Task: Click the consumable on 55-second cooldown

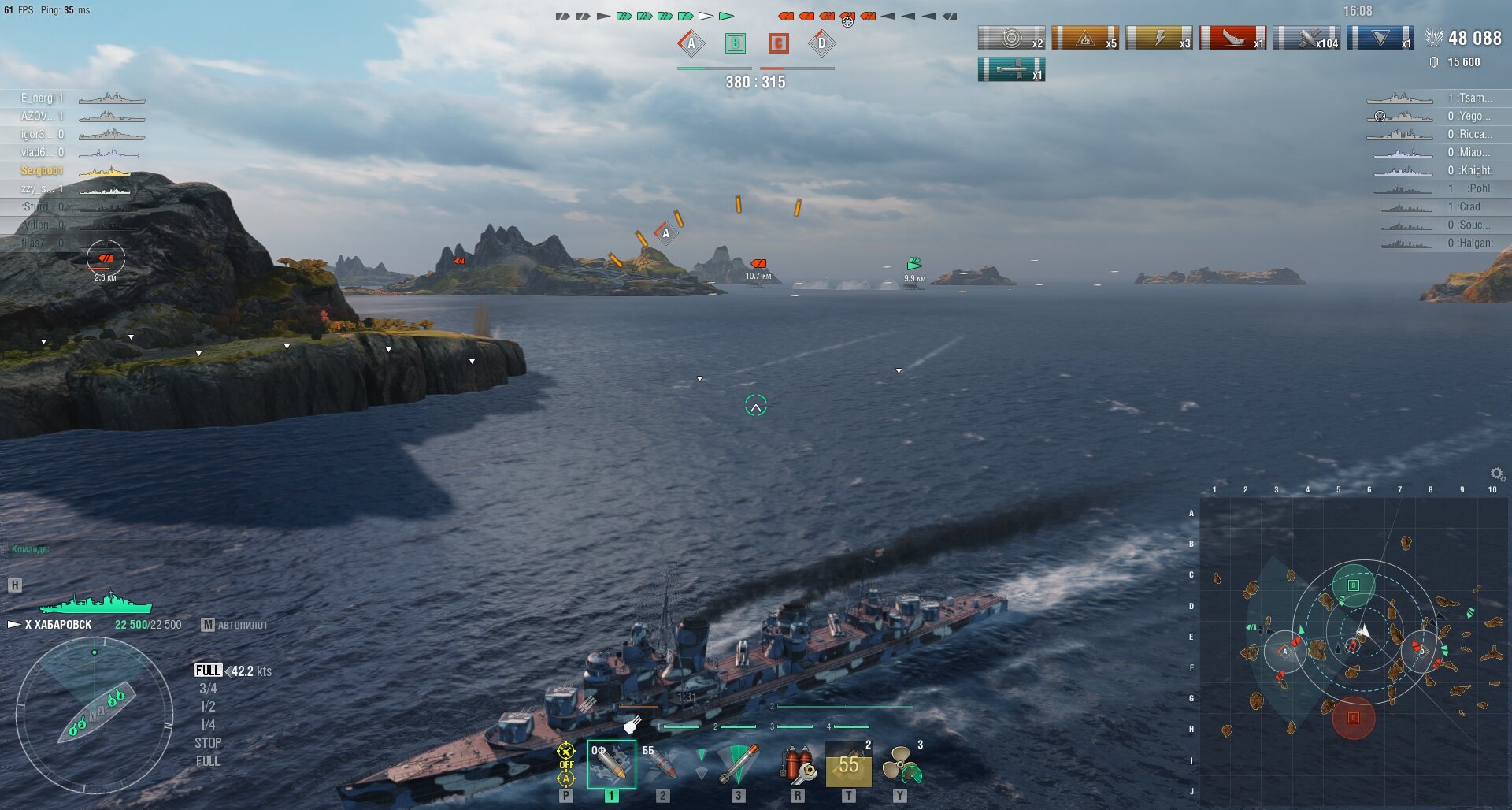Action: coord(848,764)
